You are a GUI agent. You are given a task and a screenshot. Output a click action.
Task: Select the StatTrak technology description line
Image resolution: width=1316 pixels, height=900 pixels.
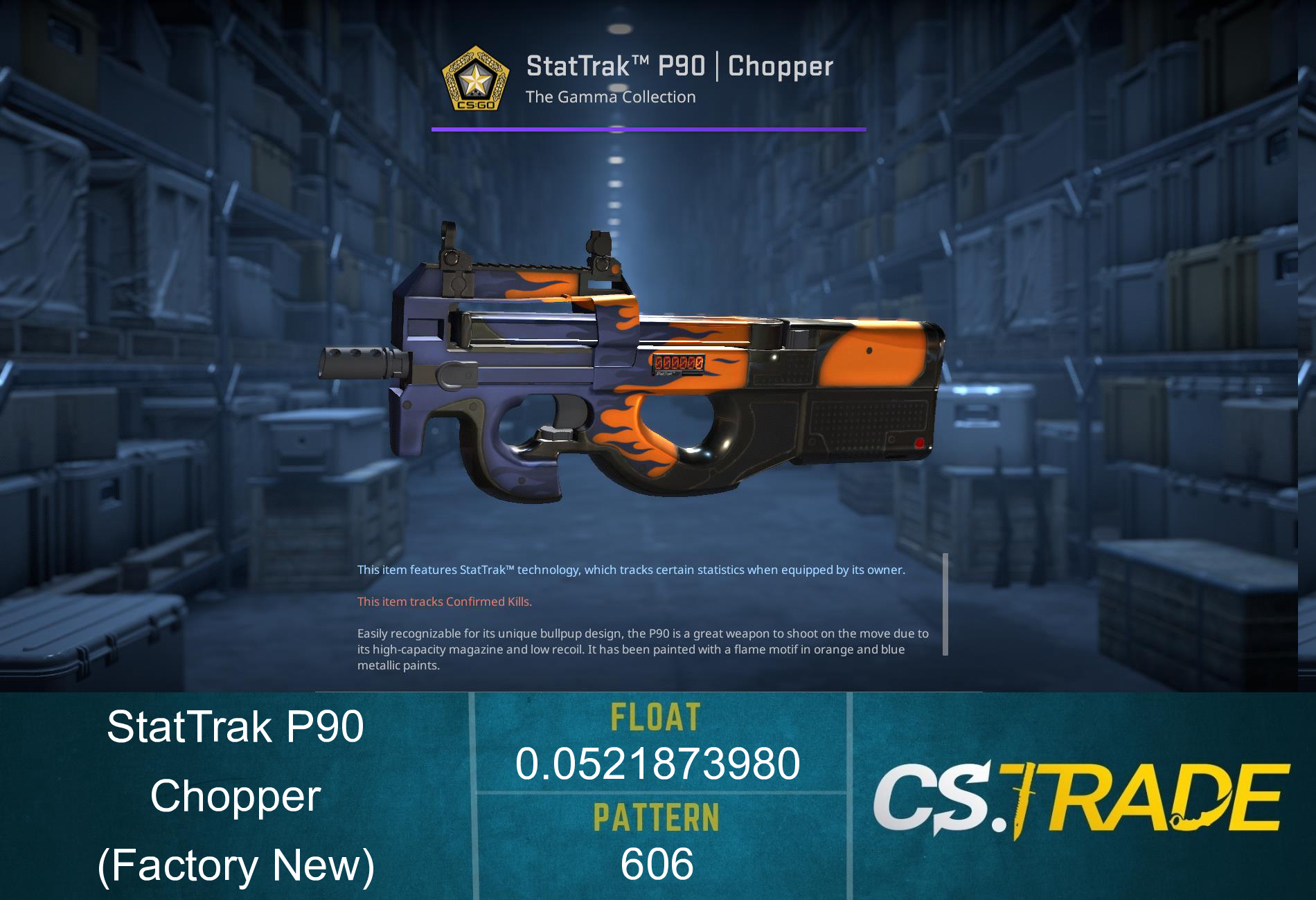tap(630, 571)
